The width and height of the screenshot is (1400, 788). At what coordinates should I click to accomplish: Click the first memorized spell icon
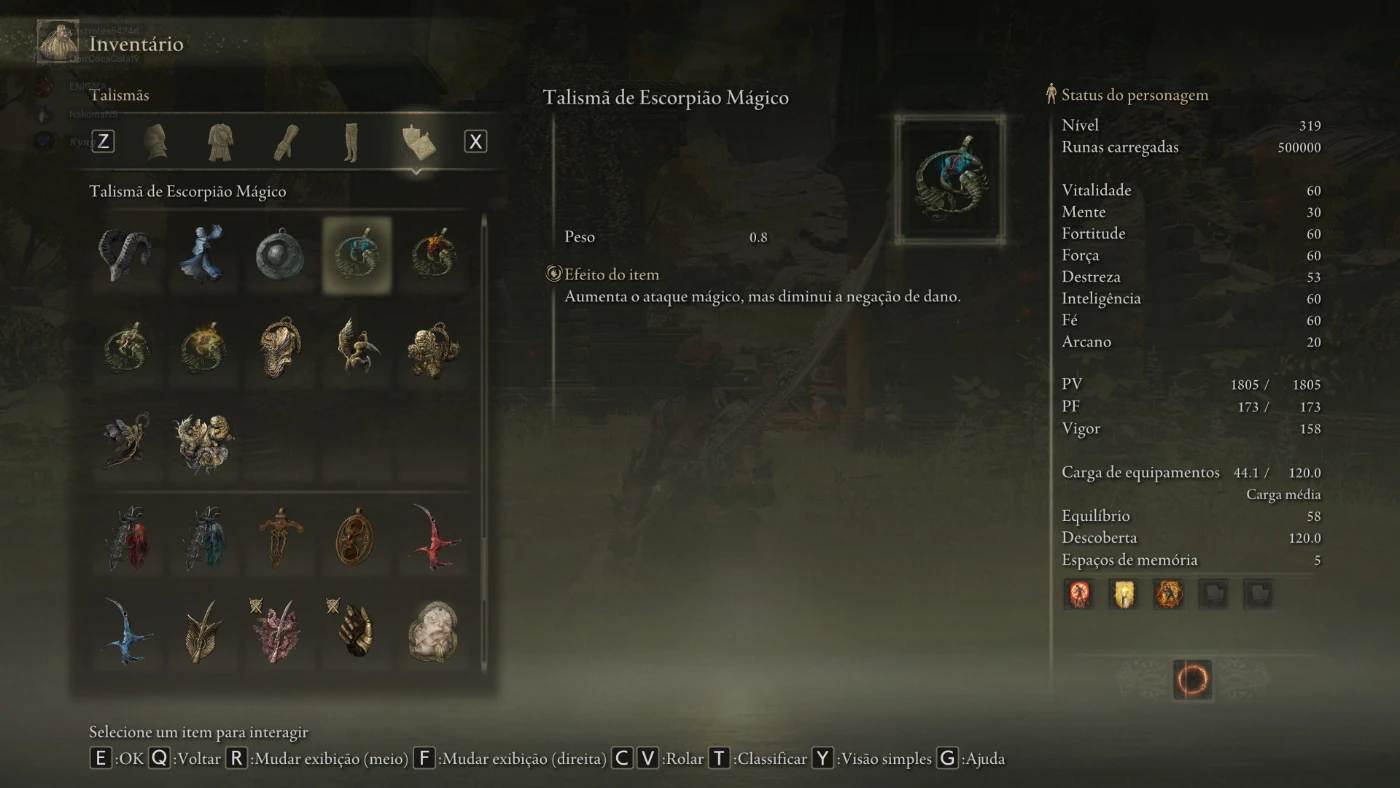click(x=1079, y=595)
